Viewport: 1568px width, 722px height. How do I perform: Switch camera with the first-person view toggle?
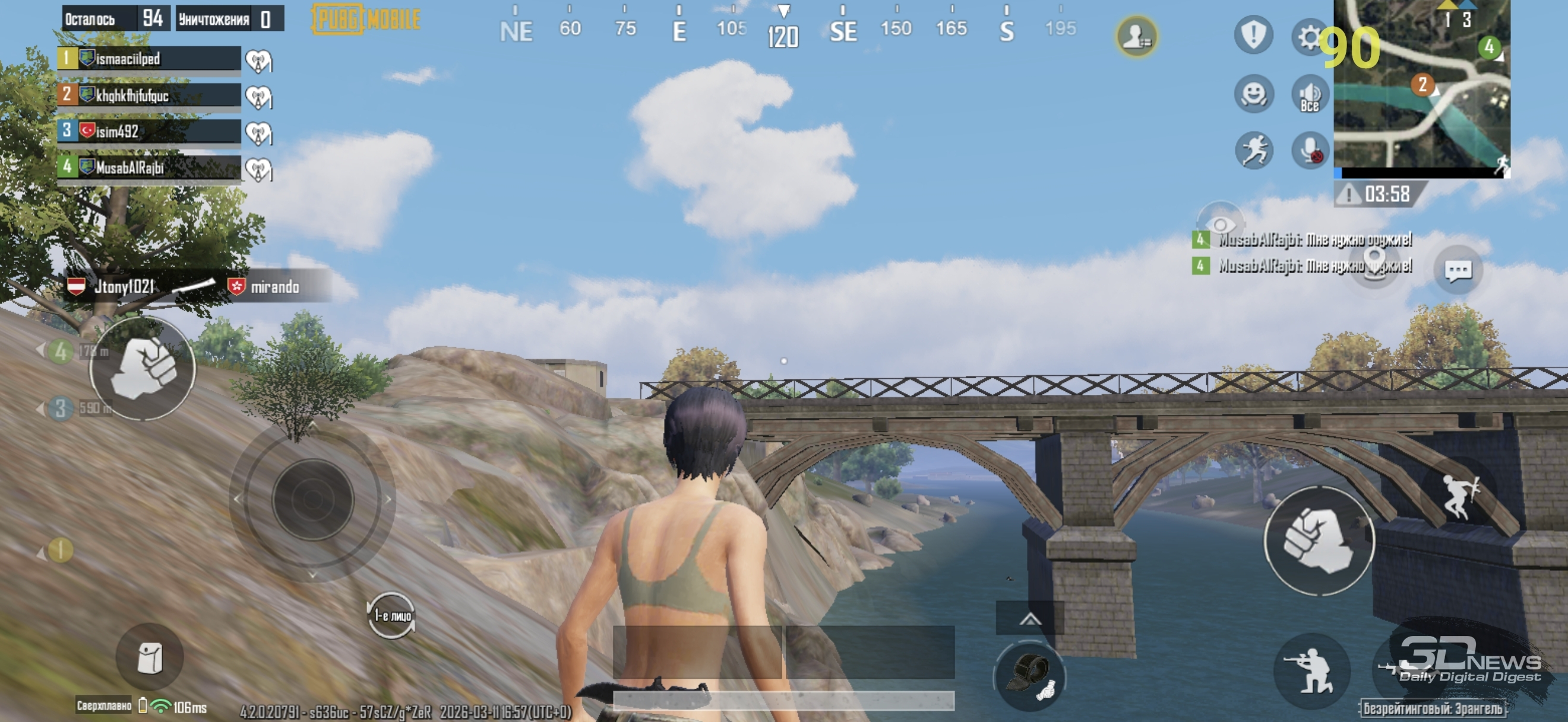391,616
